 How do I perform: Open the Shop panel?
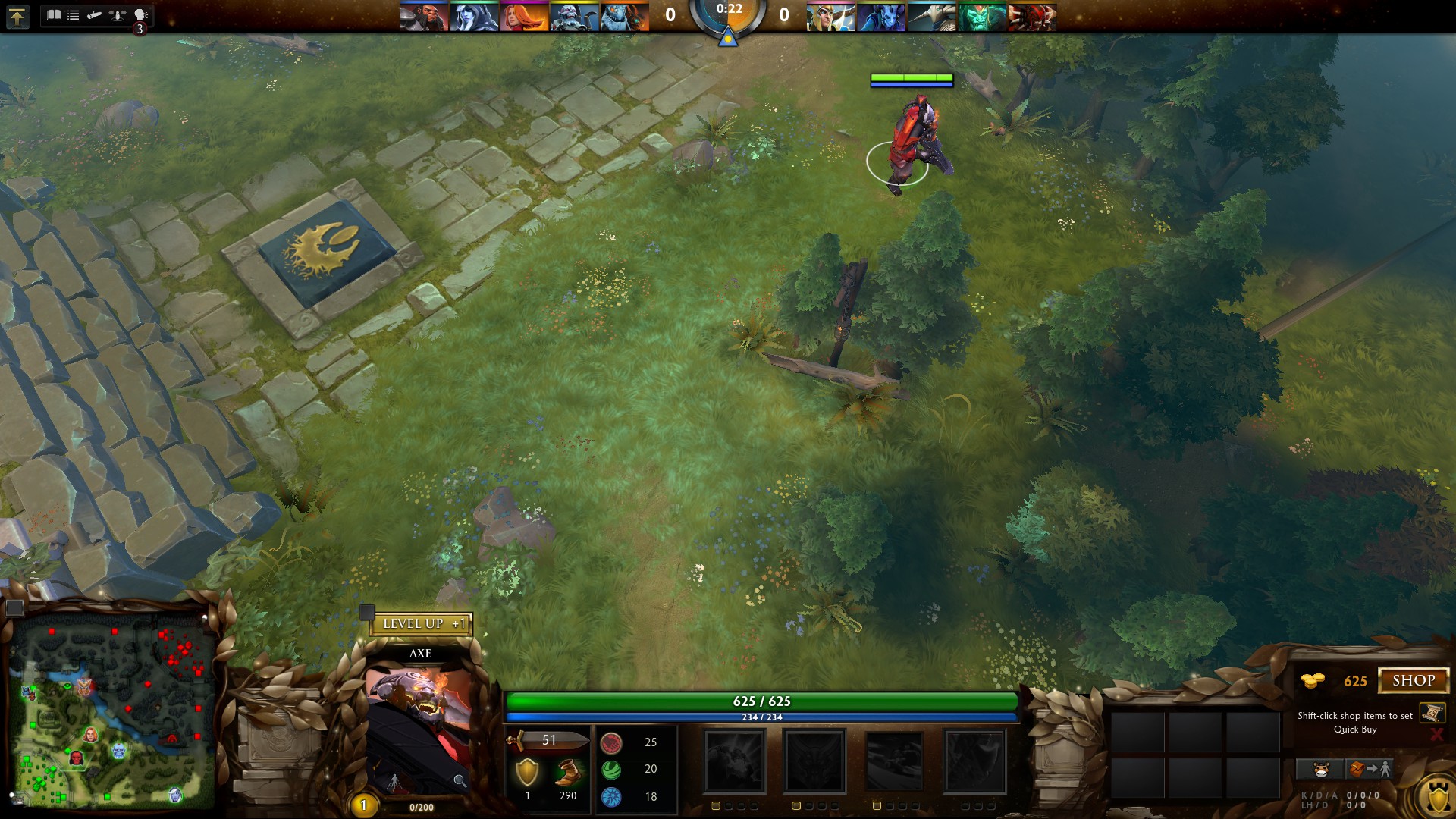click(1413, 680)
